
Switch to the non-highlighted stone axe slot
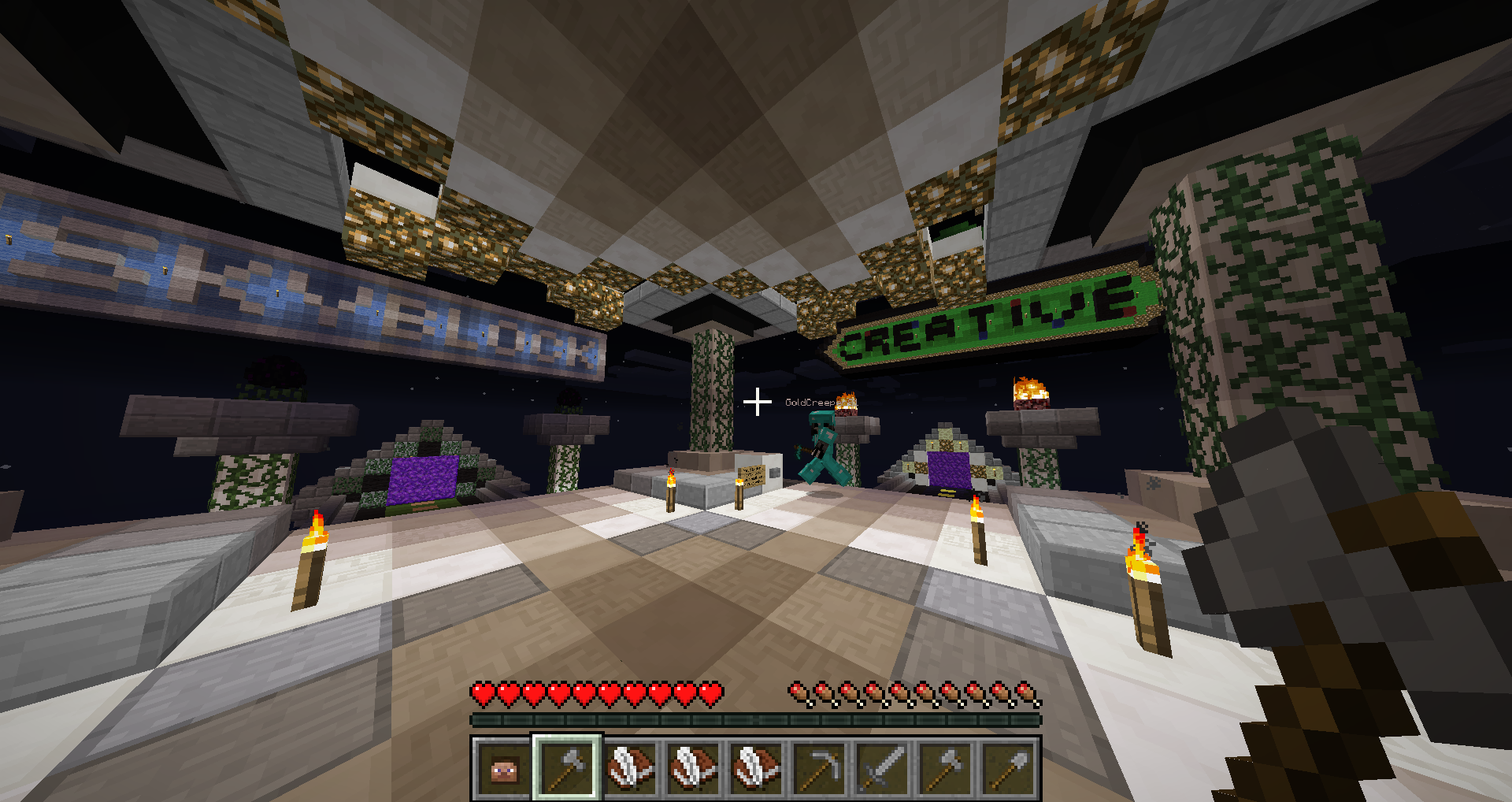[945, 767]
